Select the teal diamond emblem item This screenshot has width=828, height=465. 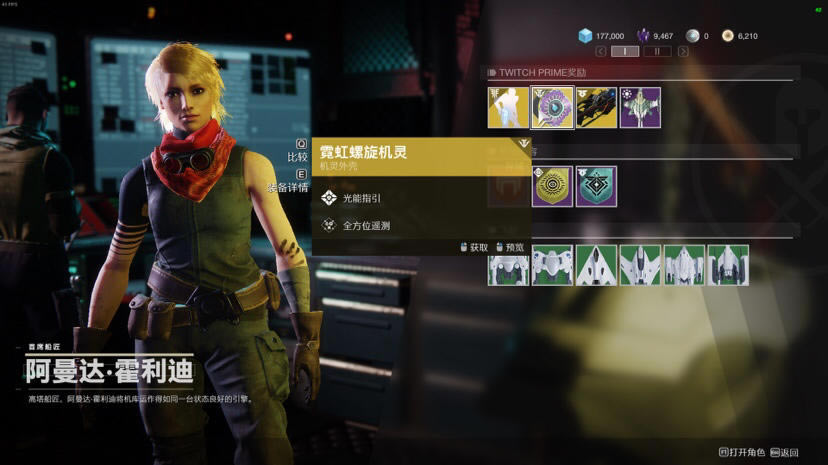596,187
